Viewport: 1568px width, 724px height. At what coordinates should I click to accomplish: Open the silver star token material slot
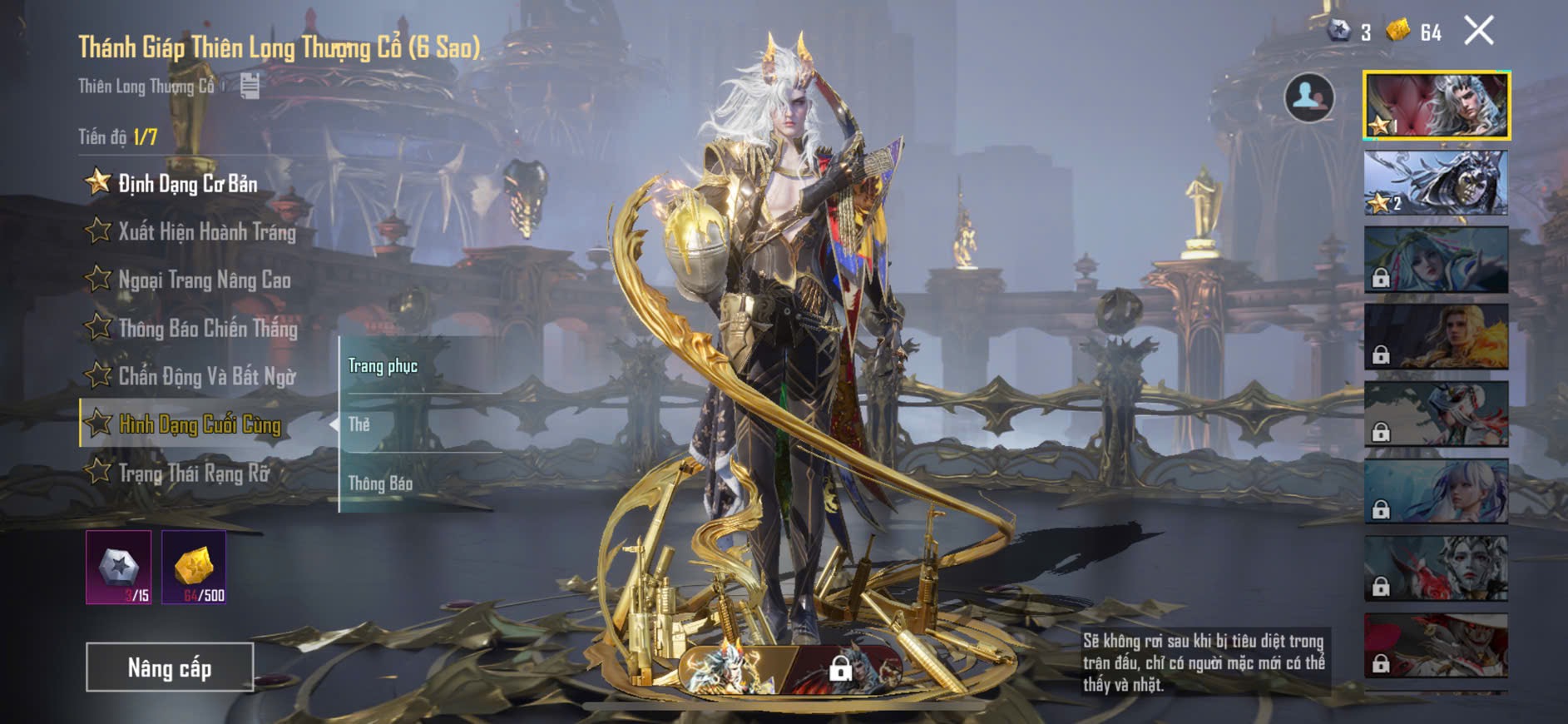pyautogui.click(x=119, y=568)
